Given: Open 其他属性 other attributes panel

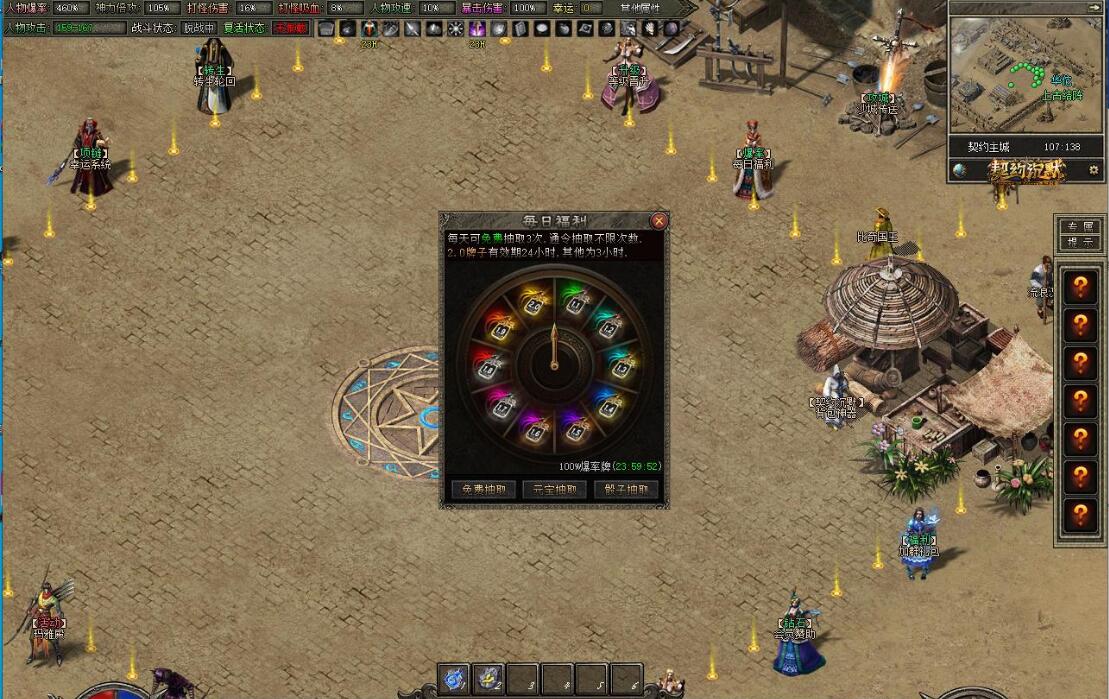Looking at the screenshot, I should tap(642, 8).
